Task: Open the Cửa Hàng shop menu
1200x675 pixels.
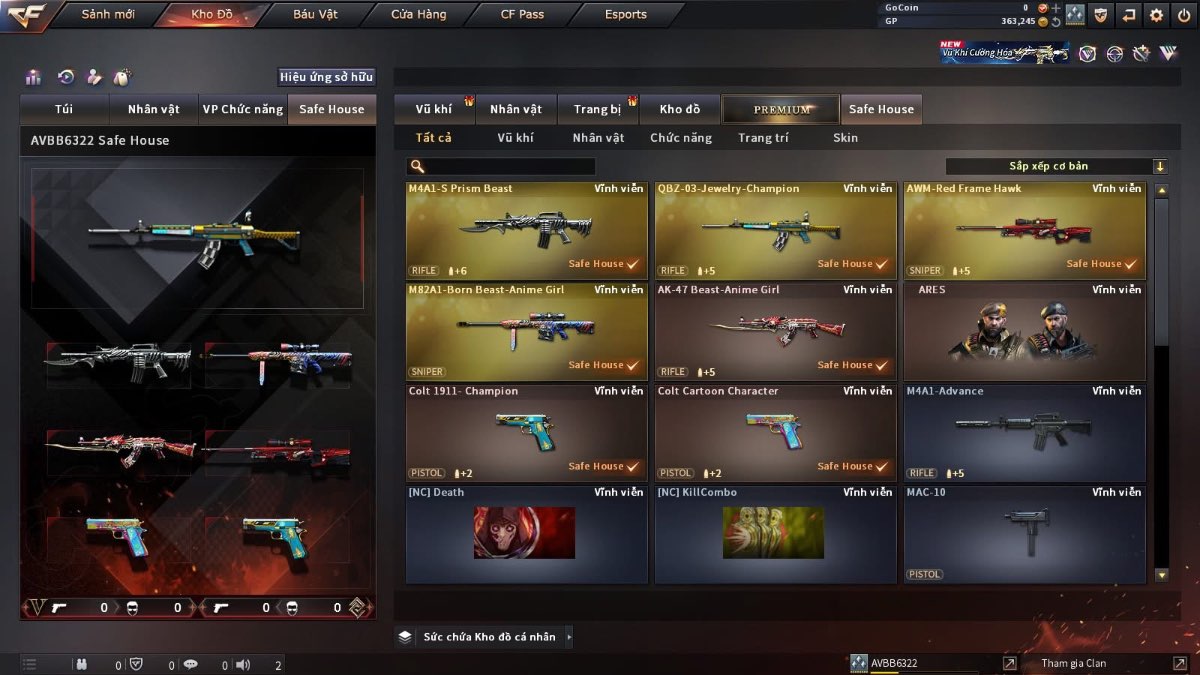Action: coord(419,15)
